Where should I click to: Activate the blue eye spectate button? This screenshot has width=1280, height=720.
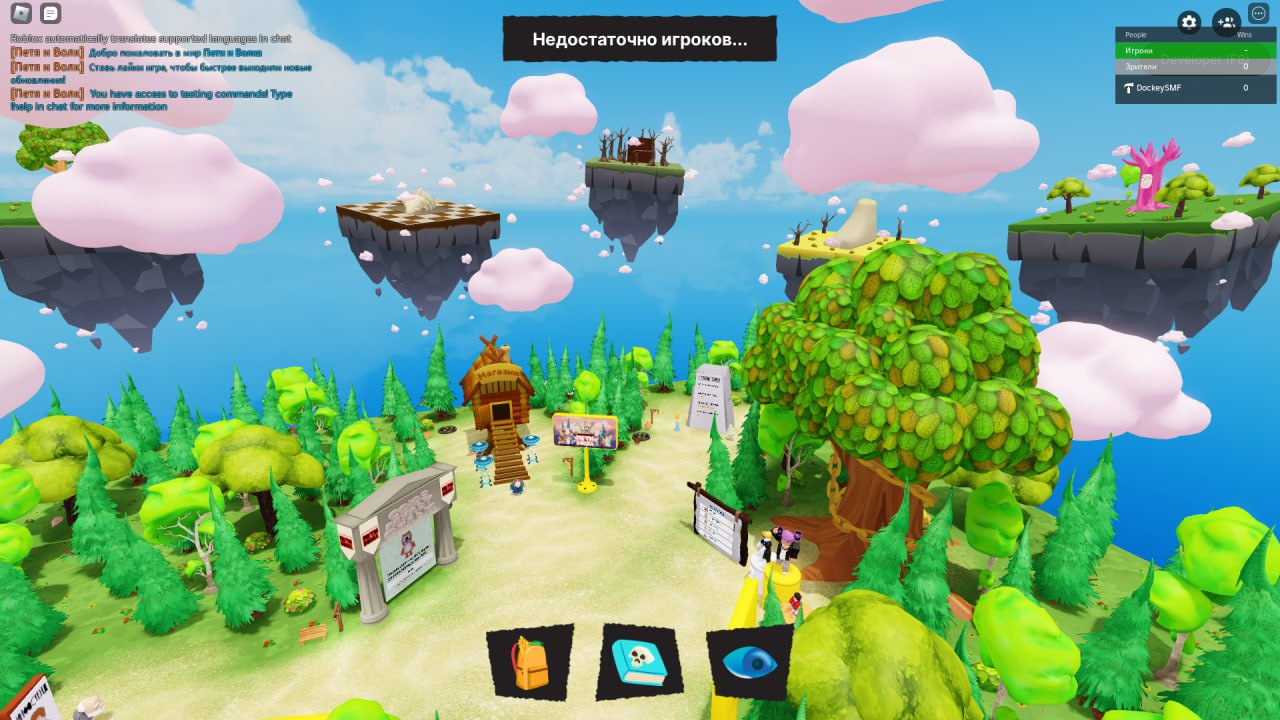pos(749,662)
